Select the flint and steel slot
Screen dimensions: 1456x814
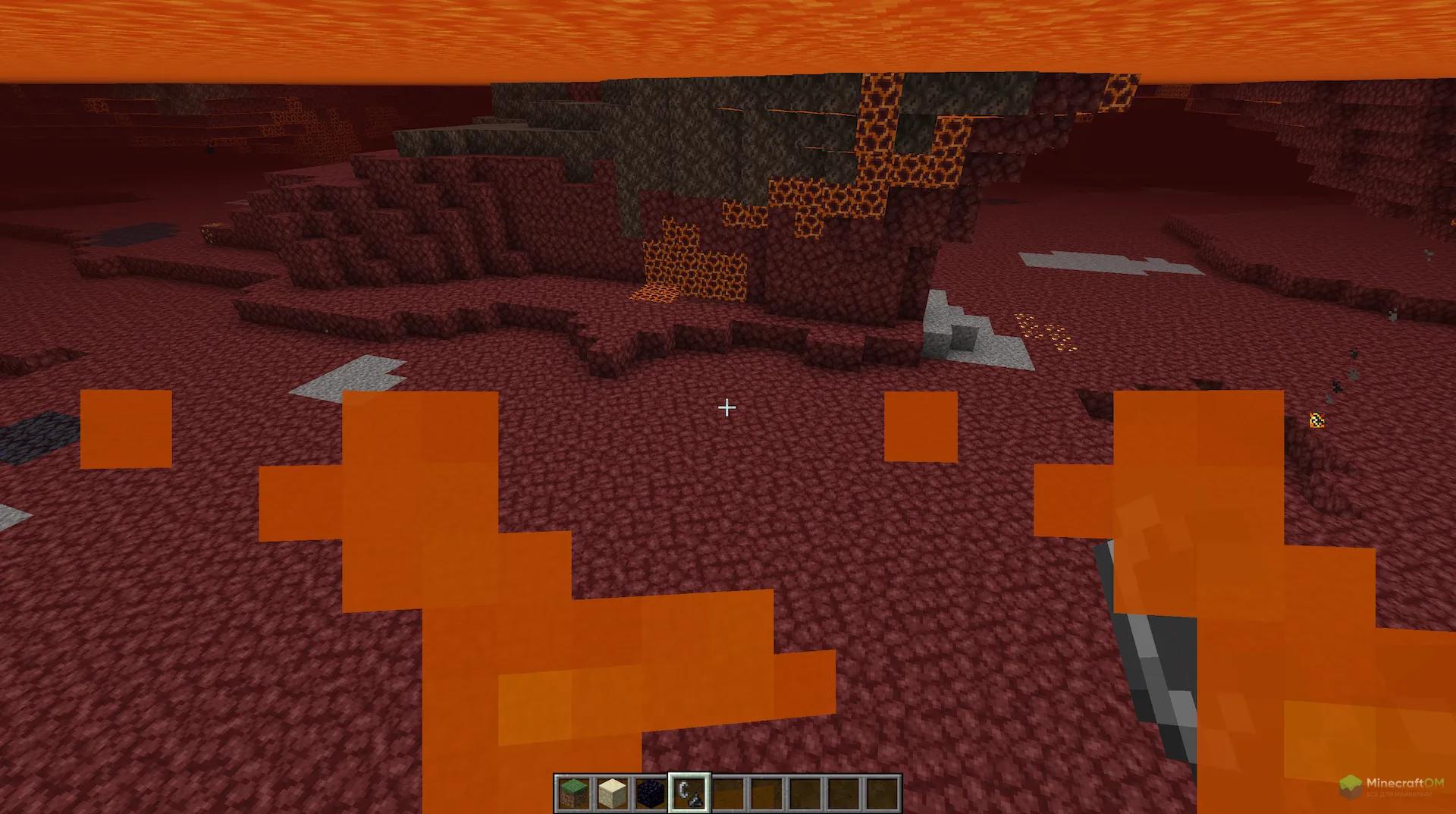689,794
